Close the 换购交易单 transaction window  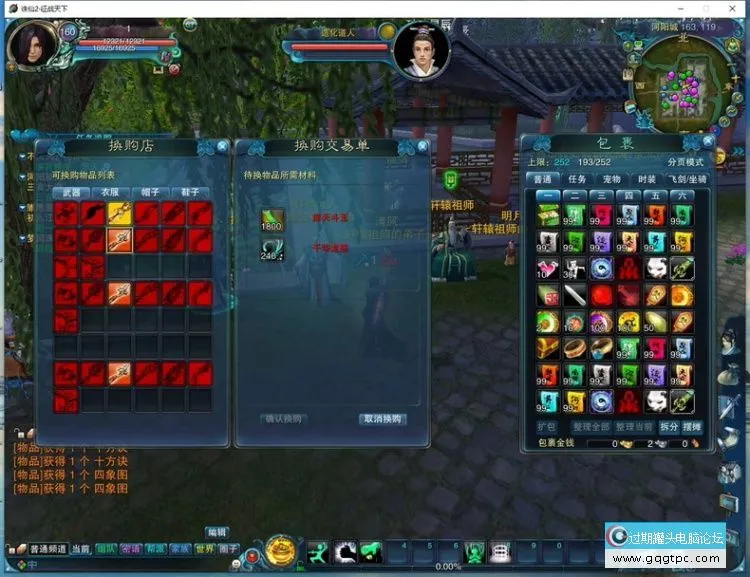tap(421, 146)
